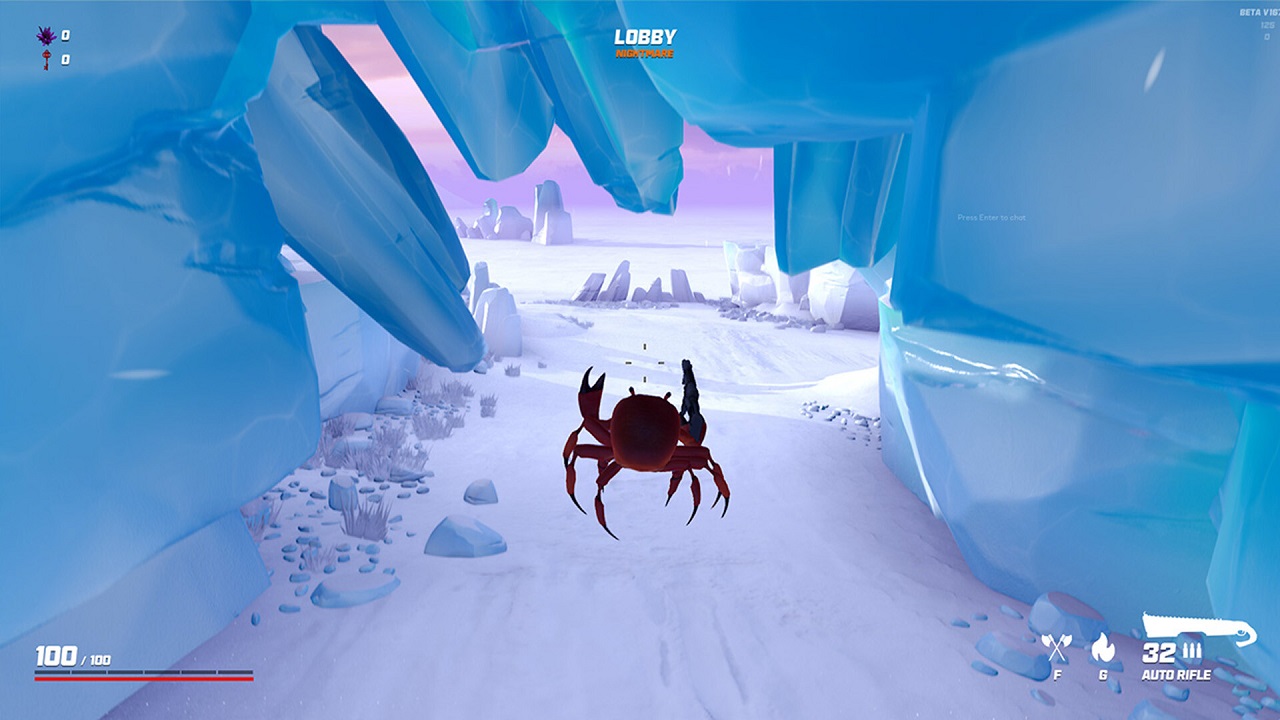Select the orange NIGHTMARE difficulty label

click(x=646, y=52)
